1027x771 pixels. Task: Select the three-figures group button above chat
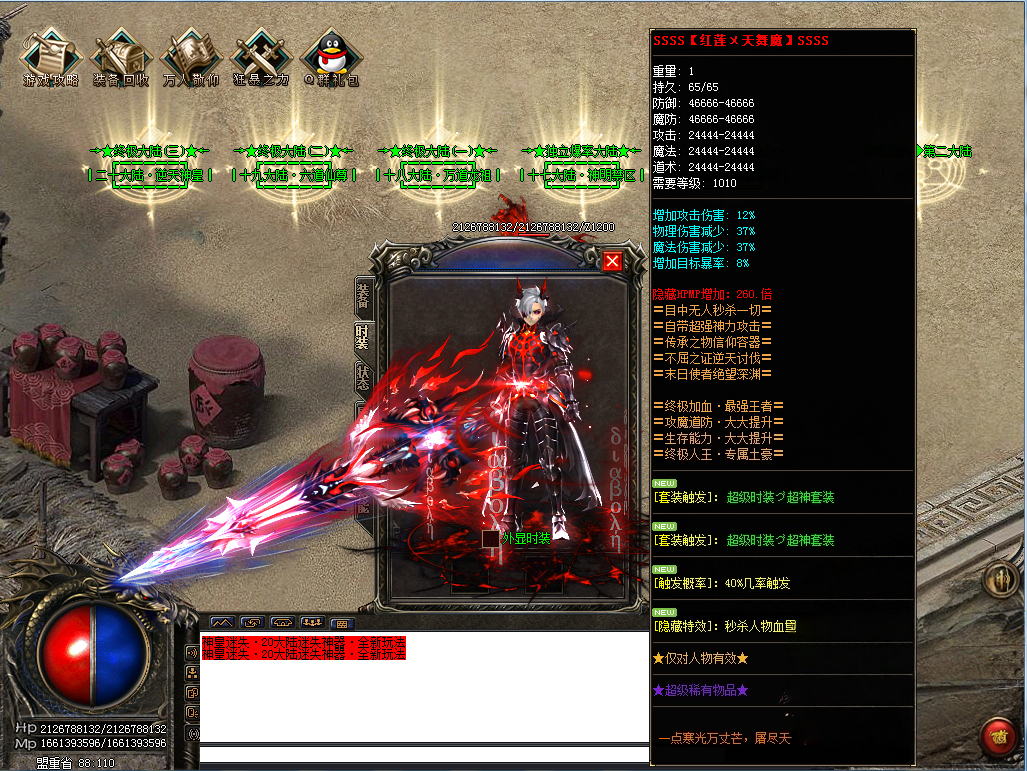point(311,622)
